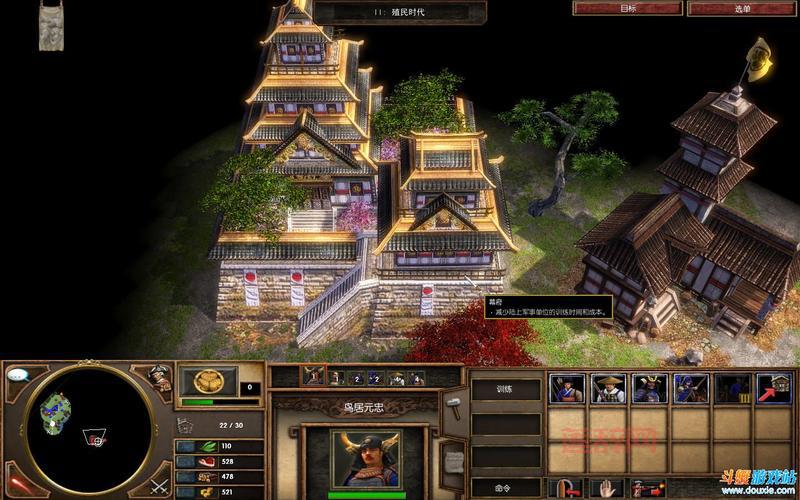Click the house with red arrow icon
800x500 pixels.
pos(773,388)
